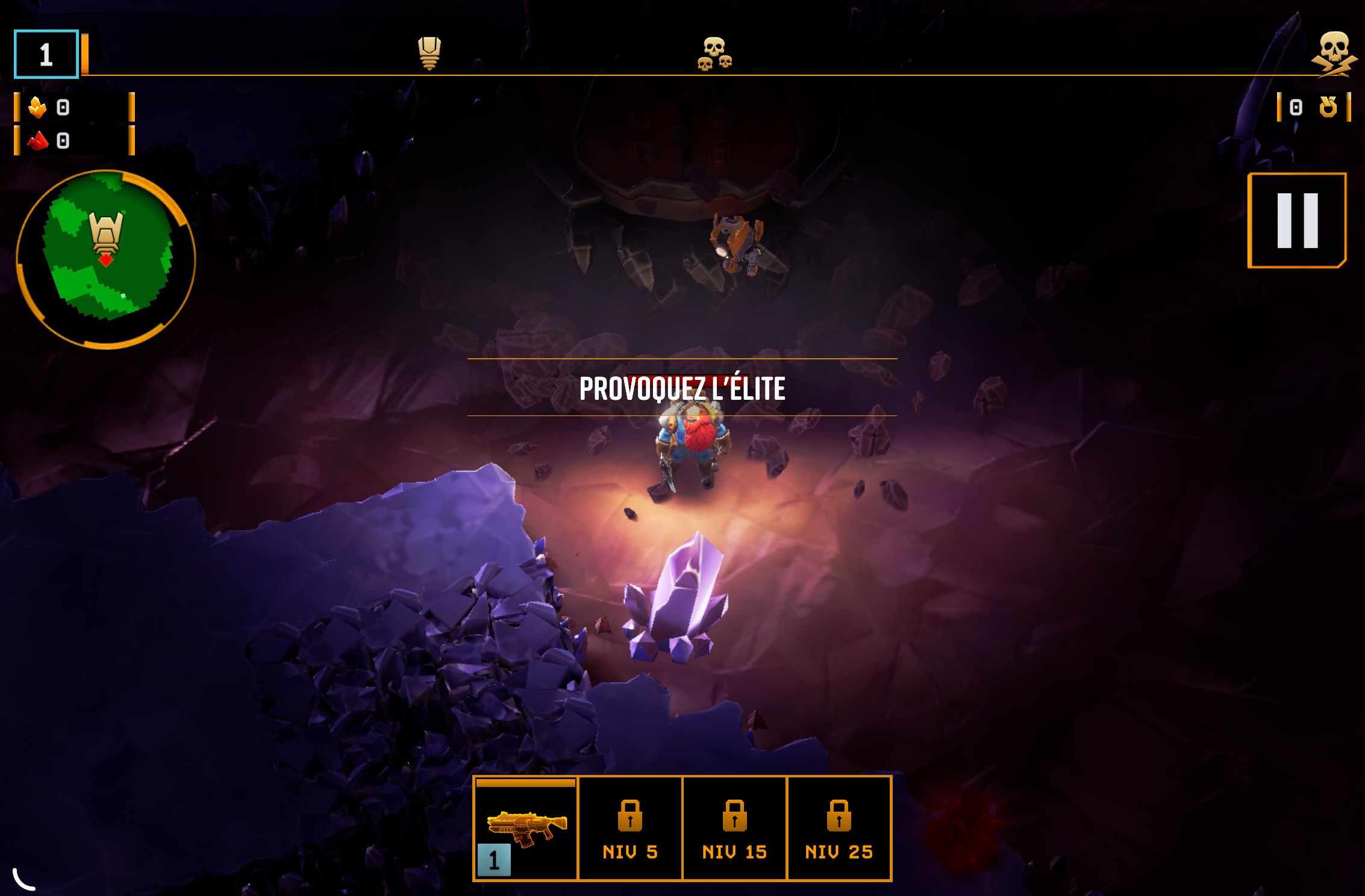This screenshot has width=1365, height=896.
Task: Click the locked NIV 5 weapon slot
Action: pos(630,829)
